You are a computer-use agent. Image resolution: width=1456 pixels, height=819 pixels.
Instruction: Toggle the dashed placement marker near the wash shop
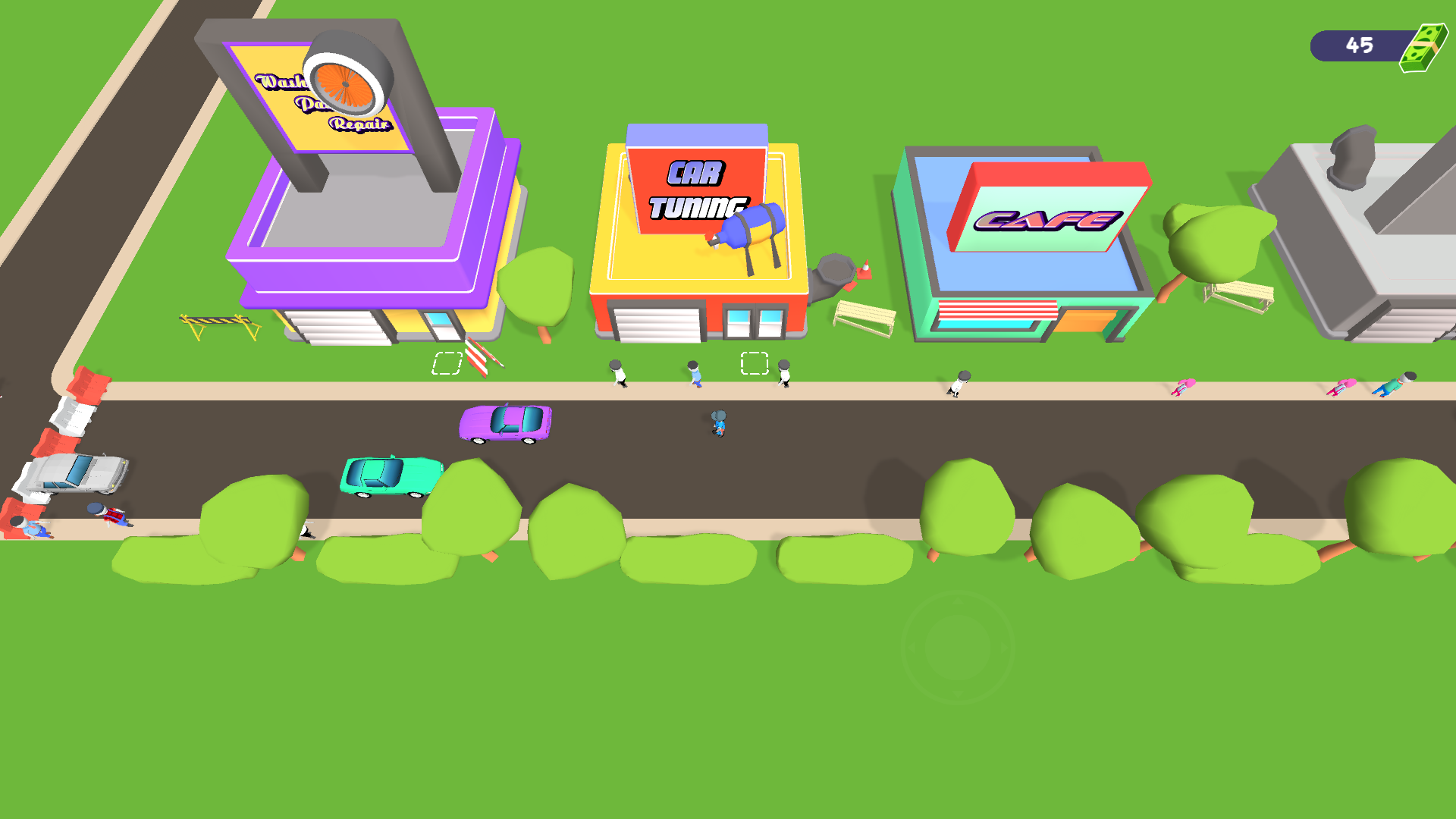click(447, 364)
